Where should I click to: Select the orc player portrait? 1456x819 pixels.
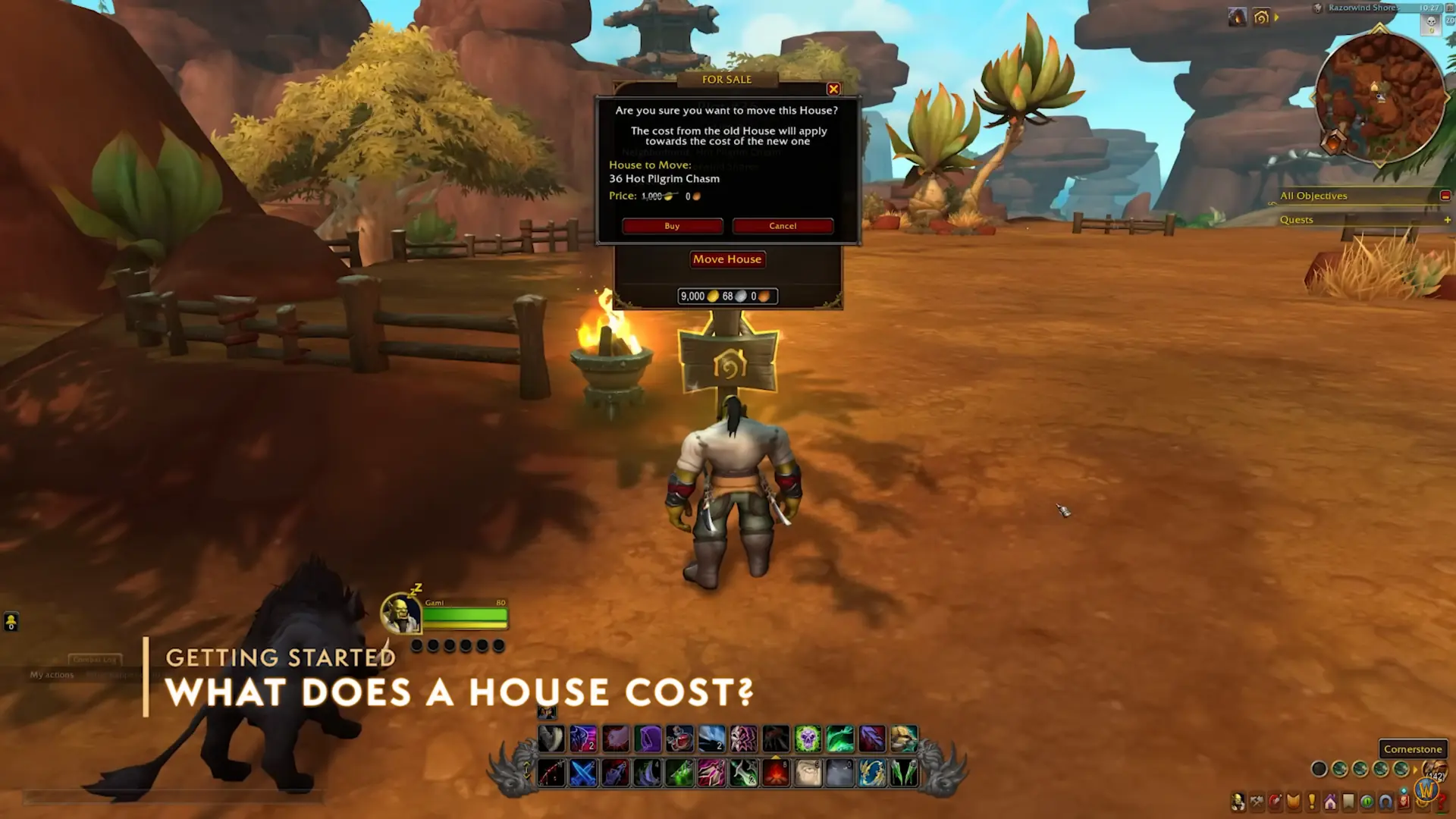tap(400, 613)
